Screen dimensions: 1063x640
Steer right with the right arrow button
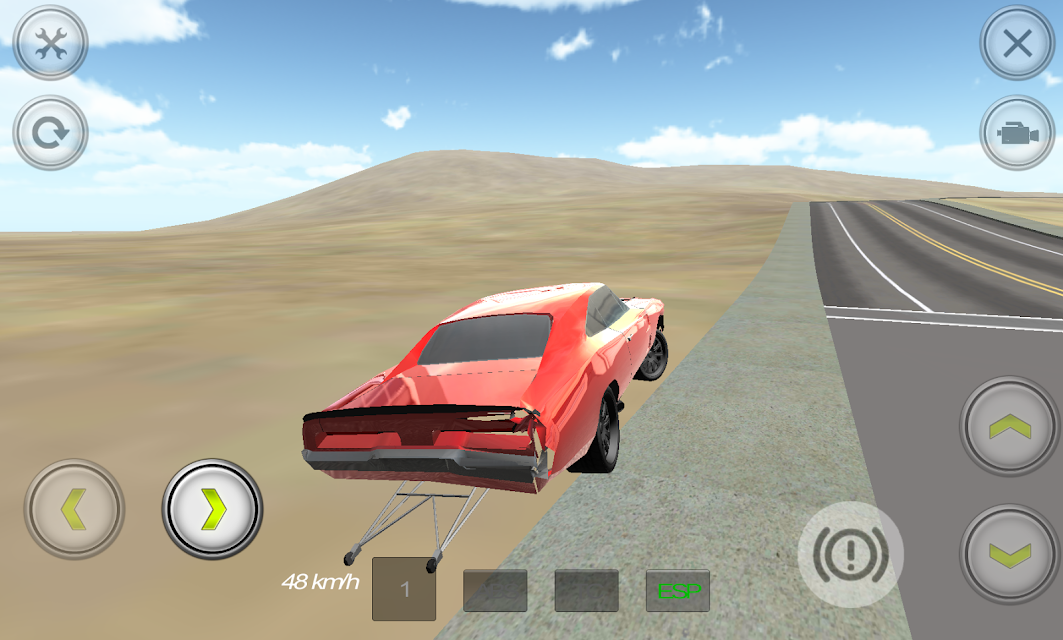coord(212,509)
